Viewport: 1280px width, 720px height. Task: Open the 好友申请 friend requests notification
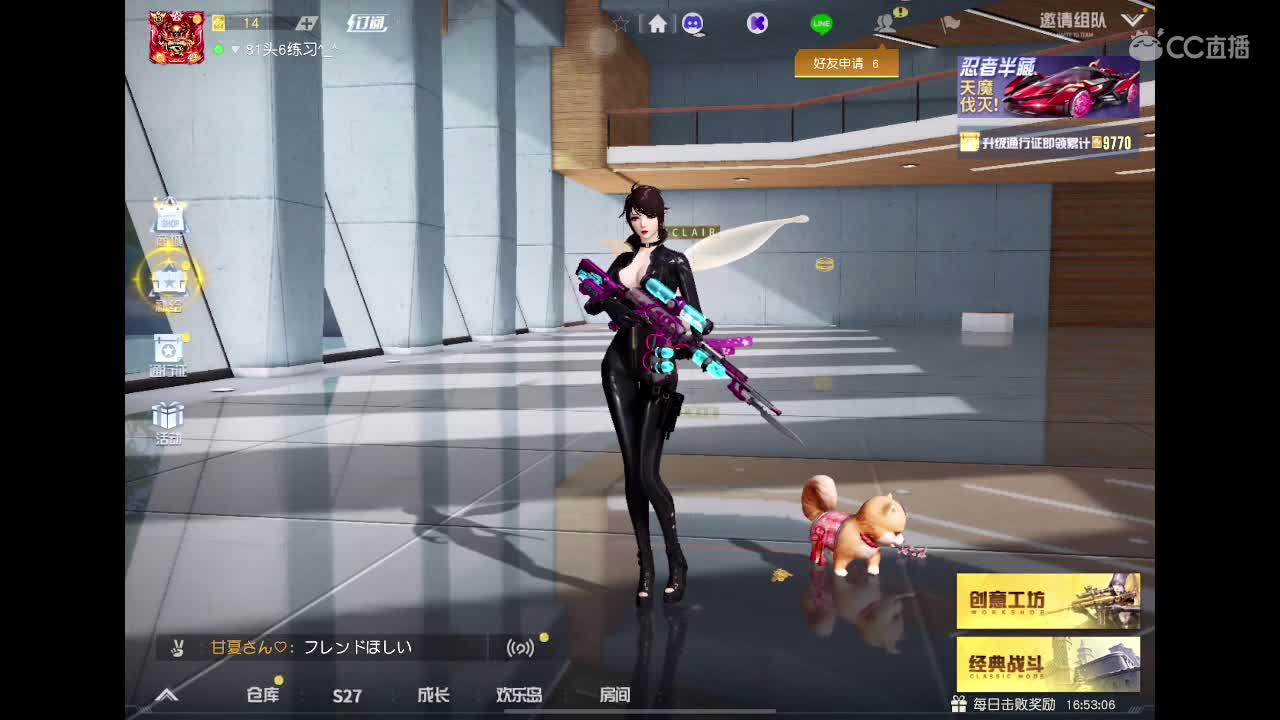coord(845,63)
